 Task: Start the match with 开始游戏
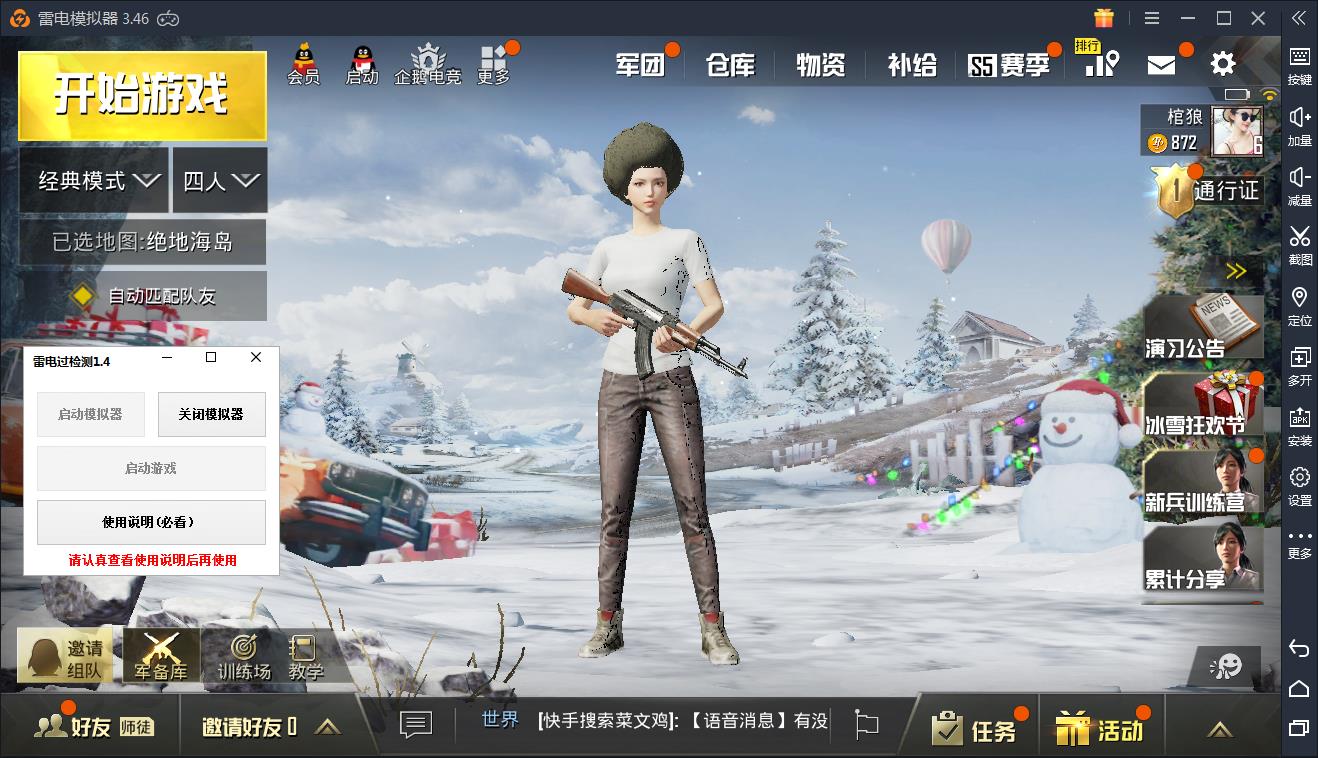[142, 95]
